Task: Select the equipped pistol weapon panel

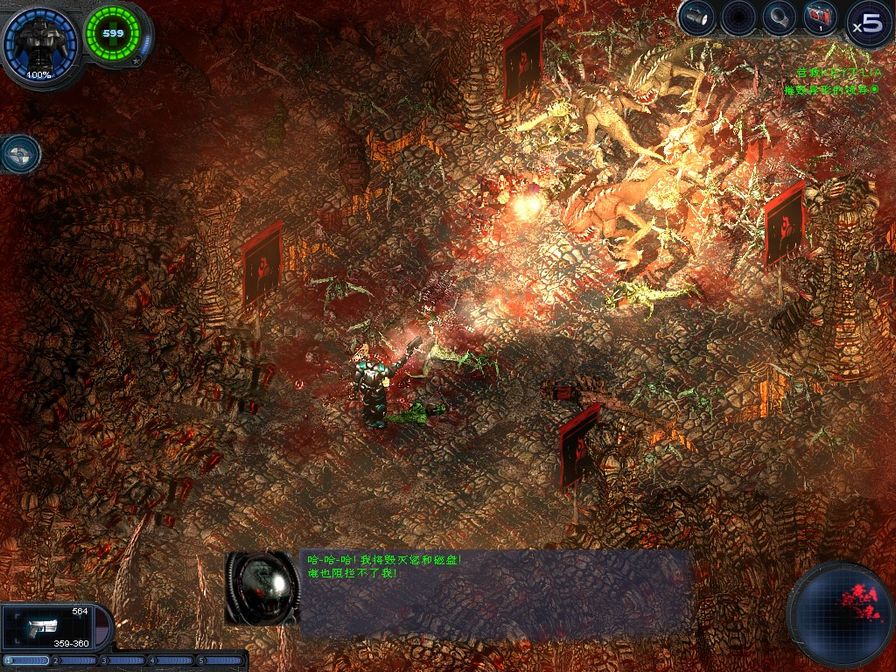Action: (x=46, y=627)
